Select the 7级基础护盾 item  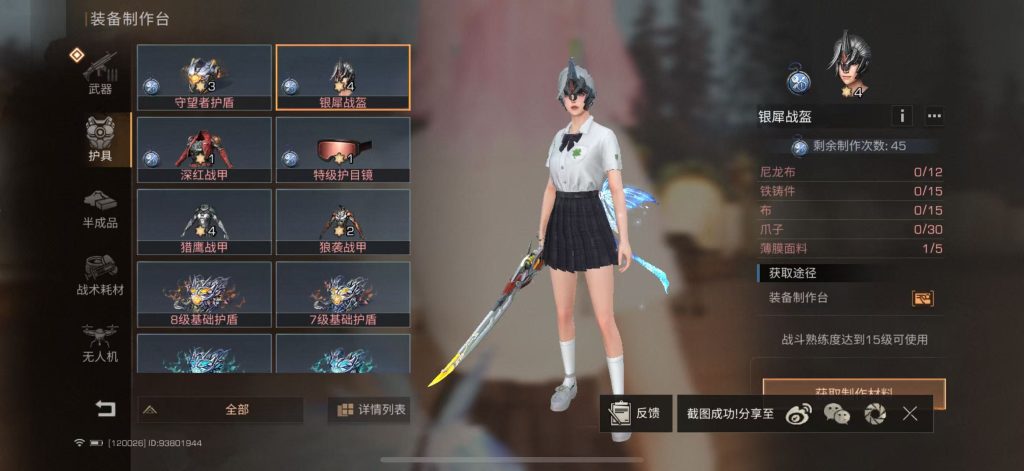tap(343, 294)
